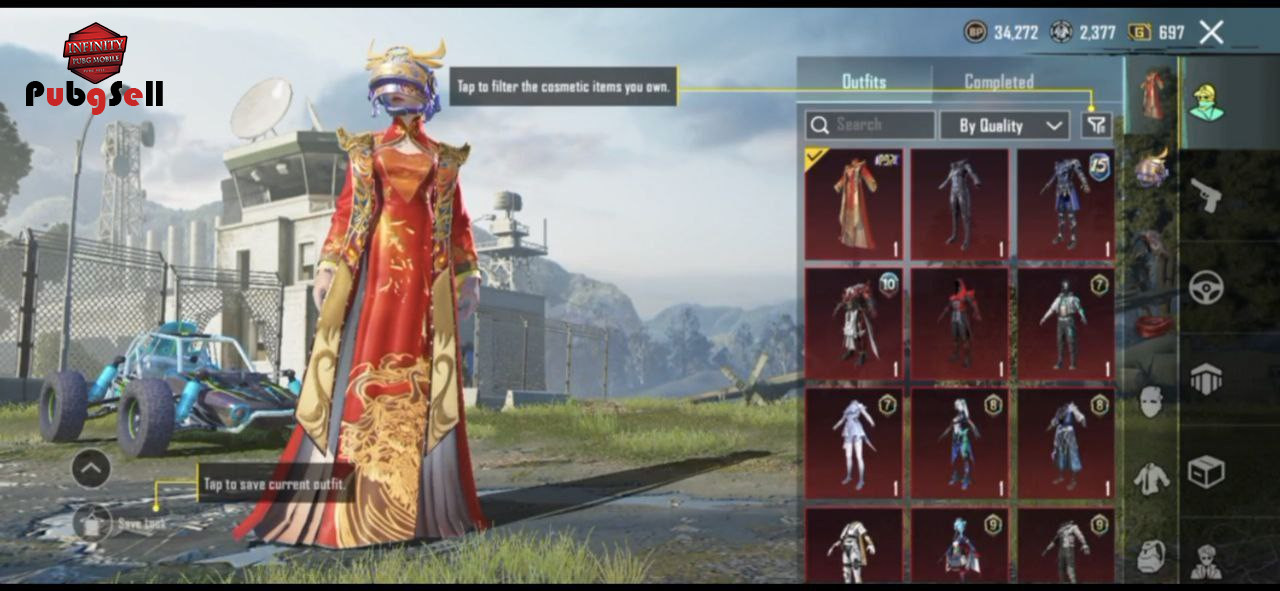This screenshot has width=1280, height=591.
Task: Open the weapons category pistol icon
Action: tap(1206, 195)
